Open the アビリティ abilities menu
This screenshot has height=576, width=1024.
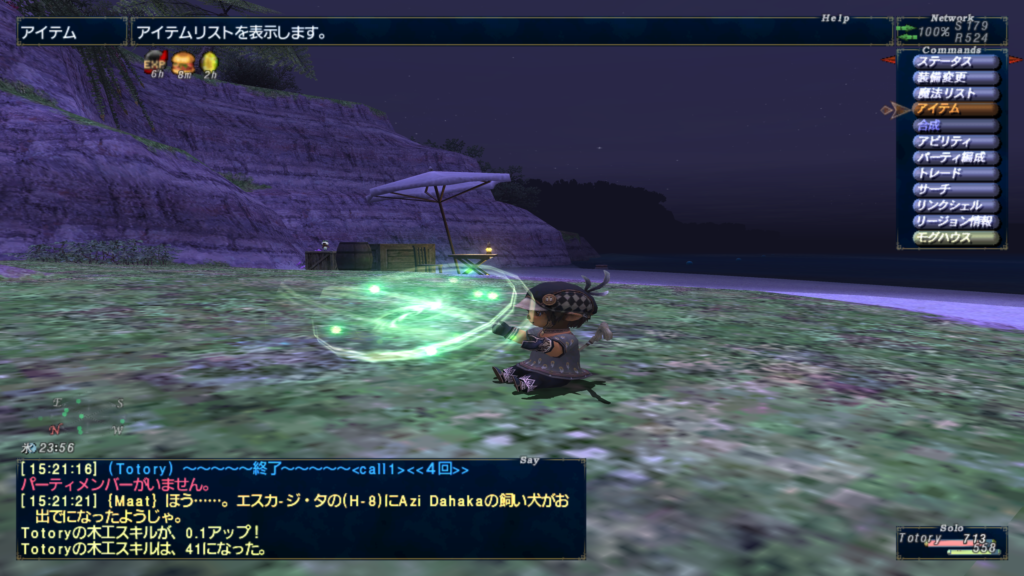955,141
